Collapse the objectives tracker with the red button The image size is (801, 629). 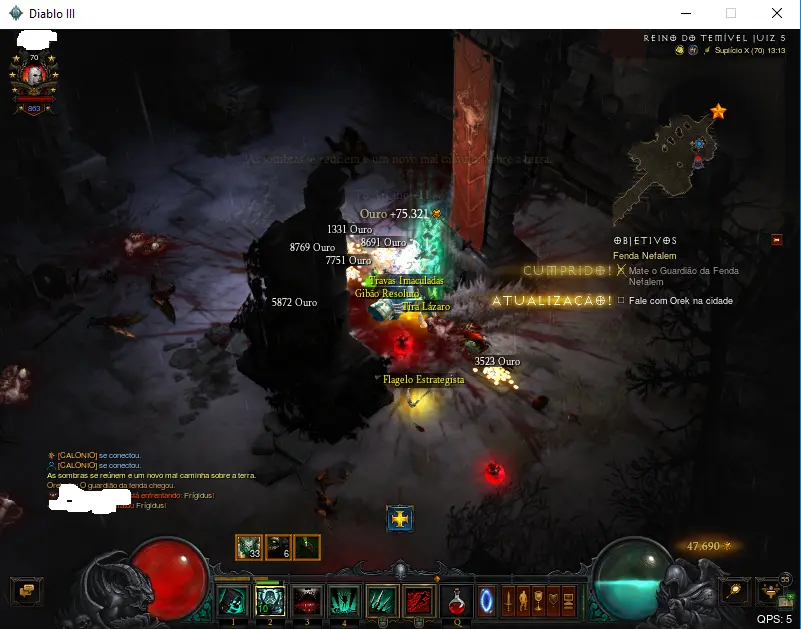point(777,240)
